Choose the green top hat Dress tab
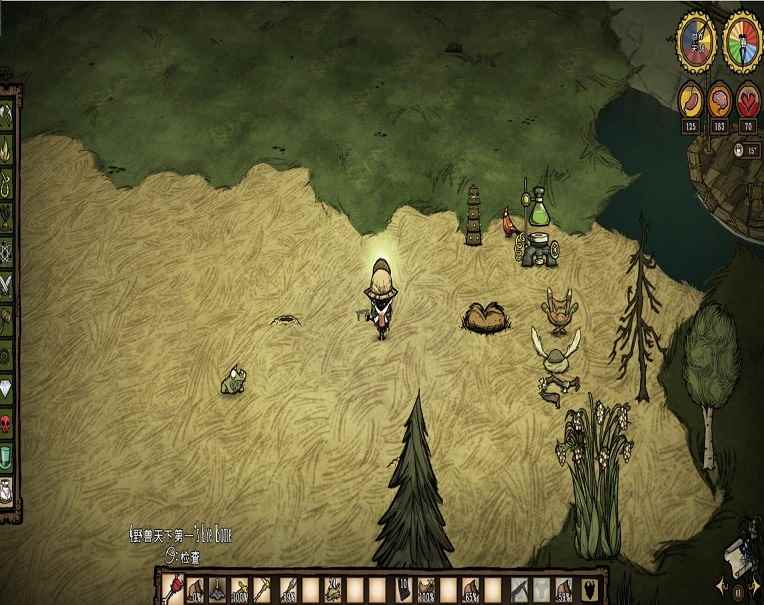 click(x=6, y=457)
